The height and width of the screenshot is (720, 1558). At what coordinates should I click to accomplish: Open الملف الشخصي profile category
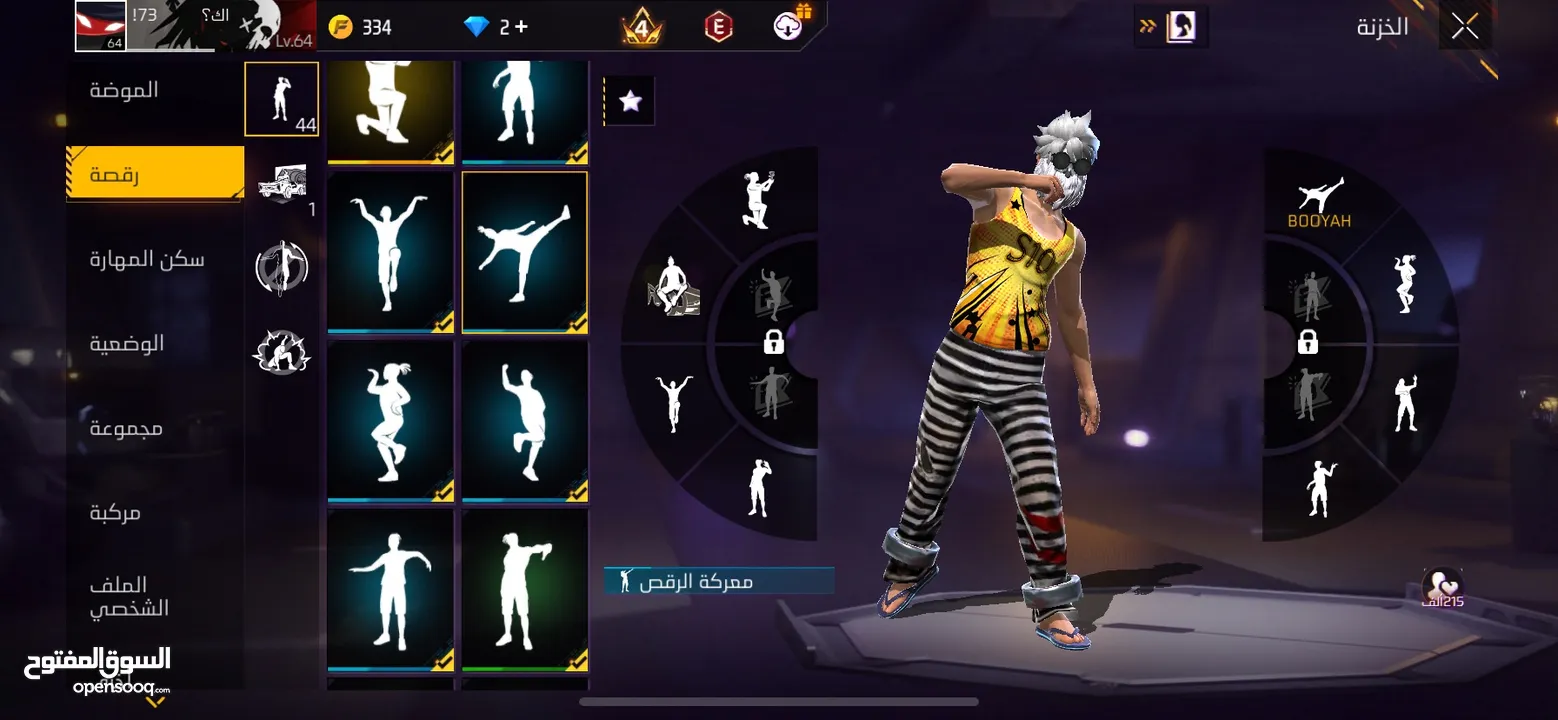pyautogui.click(x=129, y=596)
